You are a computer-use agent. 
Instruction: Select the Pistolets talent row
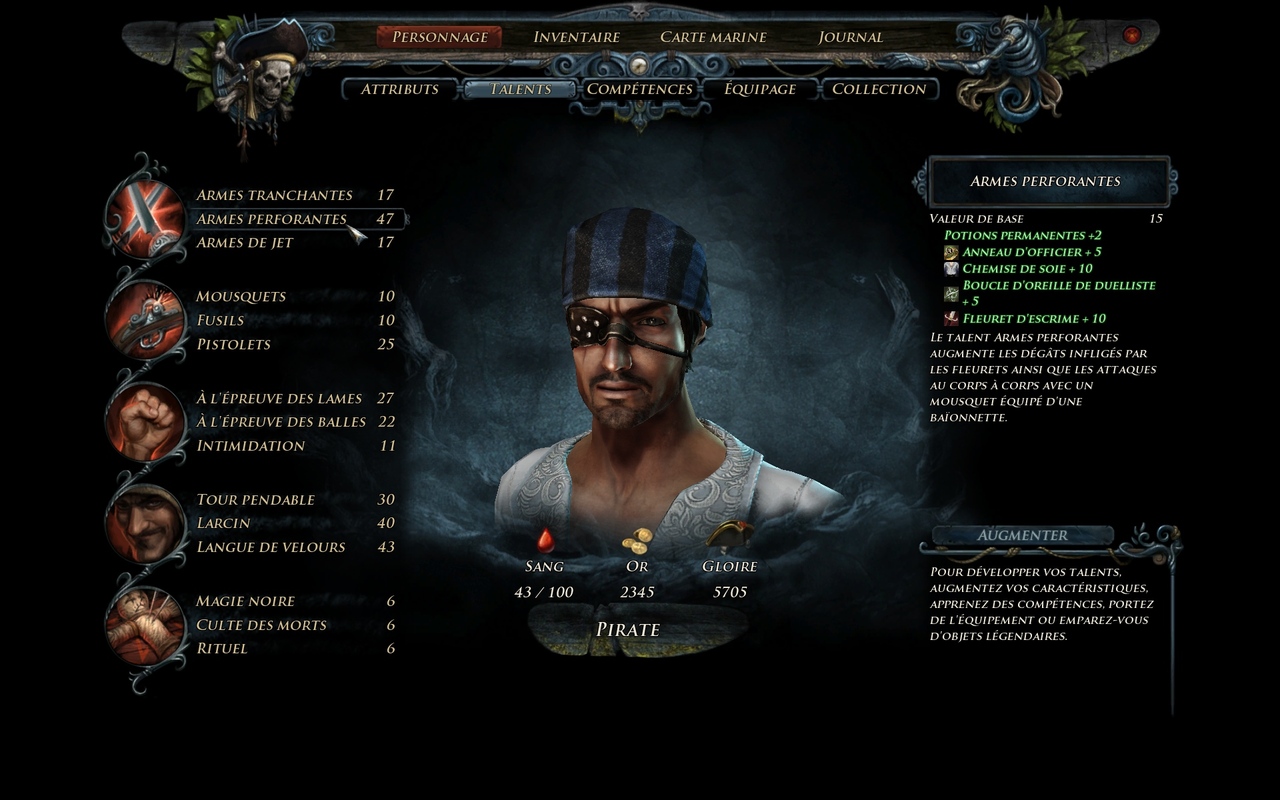234,345
